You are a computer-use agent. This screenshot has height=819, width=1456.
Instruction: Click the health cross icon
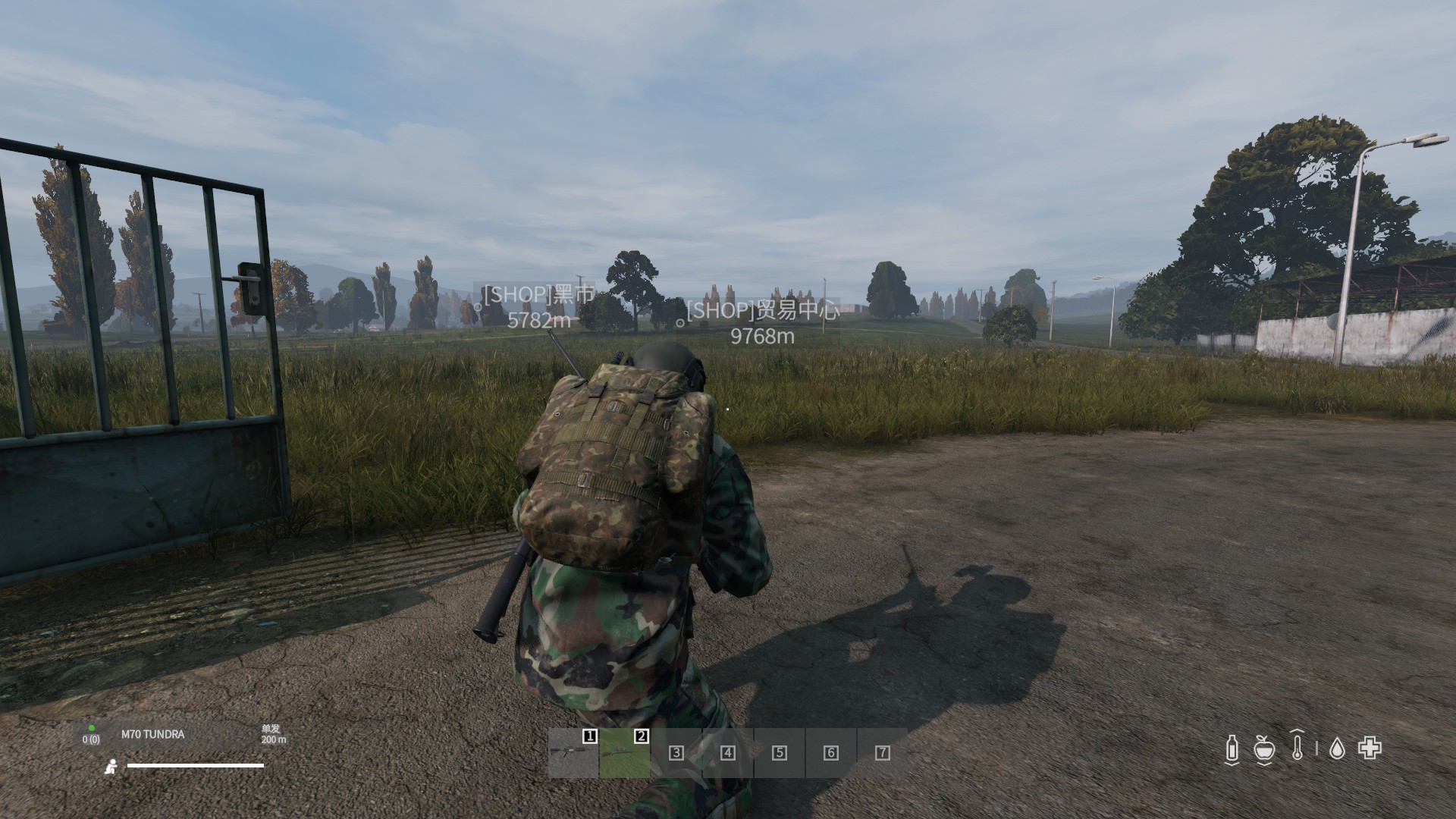click(1370, 748)
